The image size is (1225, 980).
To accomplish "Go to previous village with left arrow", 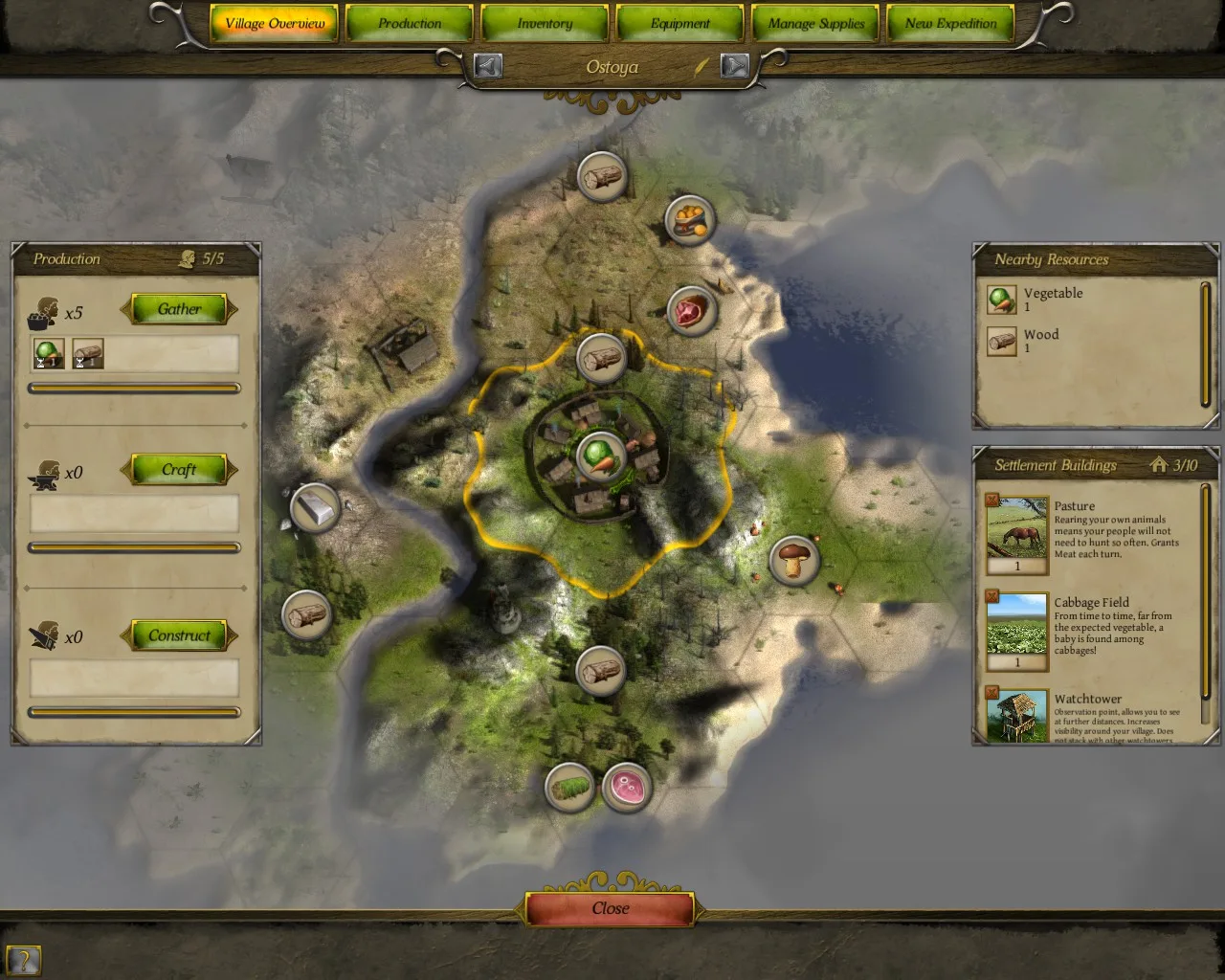I will pos(488,66).
